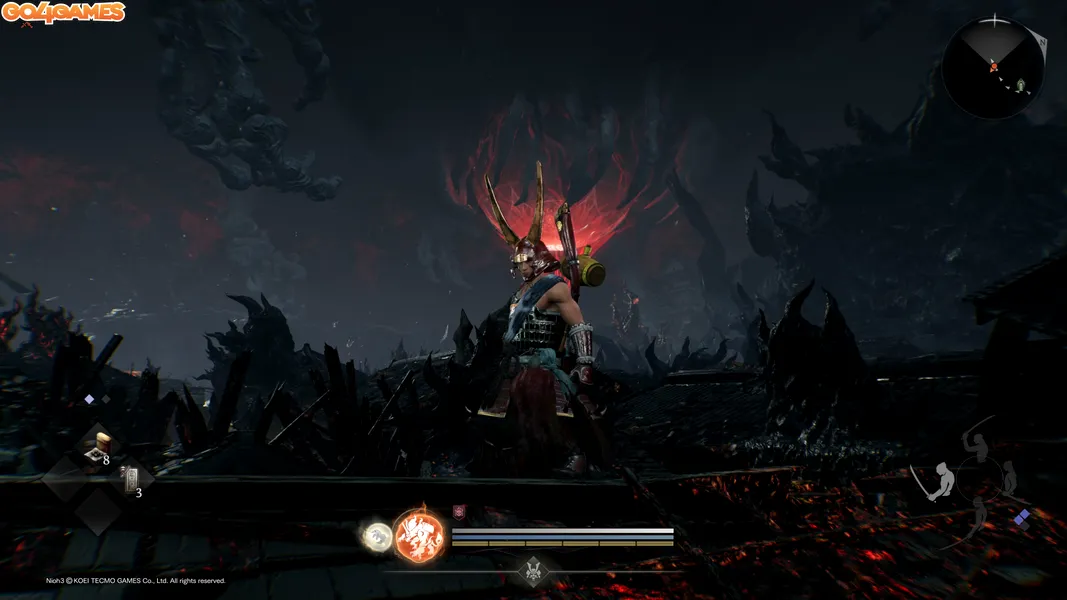Select the green shrine marker on the minimap
1067x600 pixels.
(x=1019, y=85)
